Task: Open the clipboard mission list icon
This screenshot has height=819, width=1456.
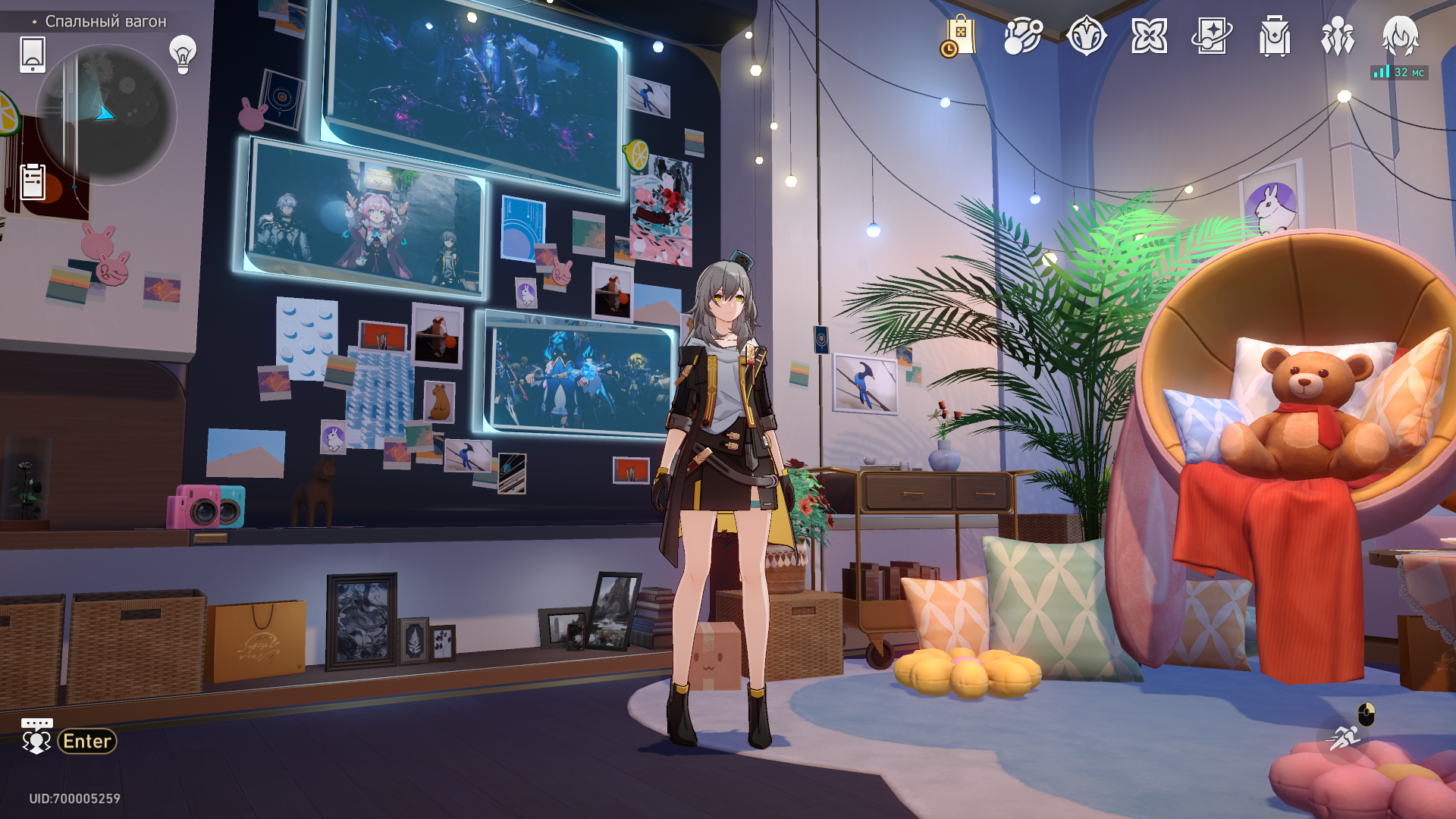Action: [33, 181]
